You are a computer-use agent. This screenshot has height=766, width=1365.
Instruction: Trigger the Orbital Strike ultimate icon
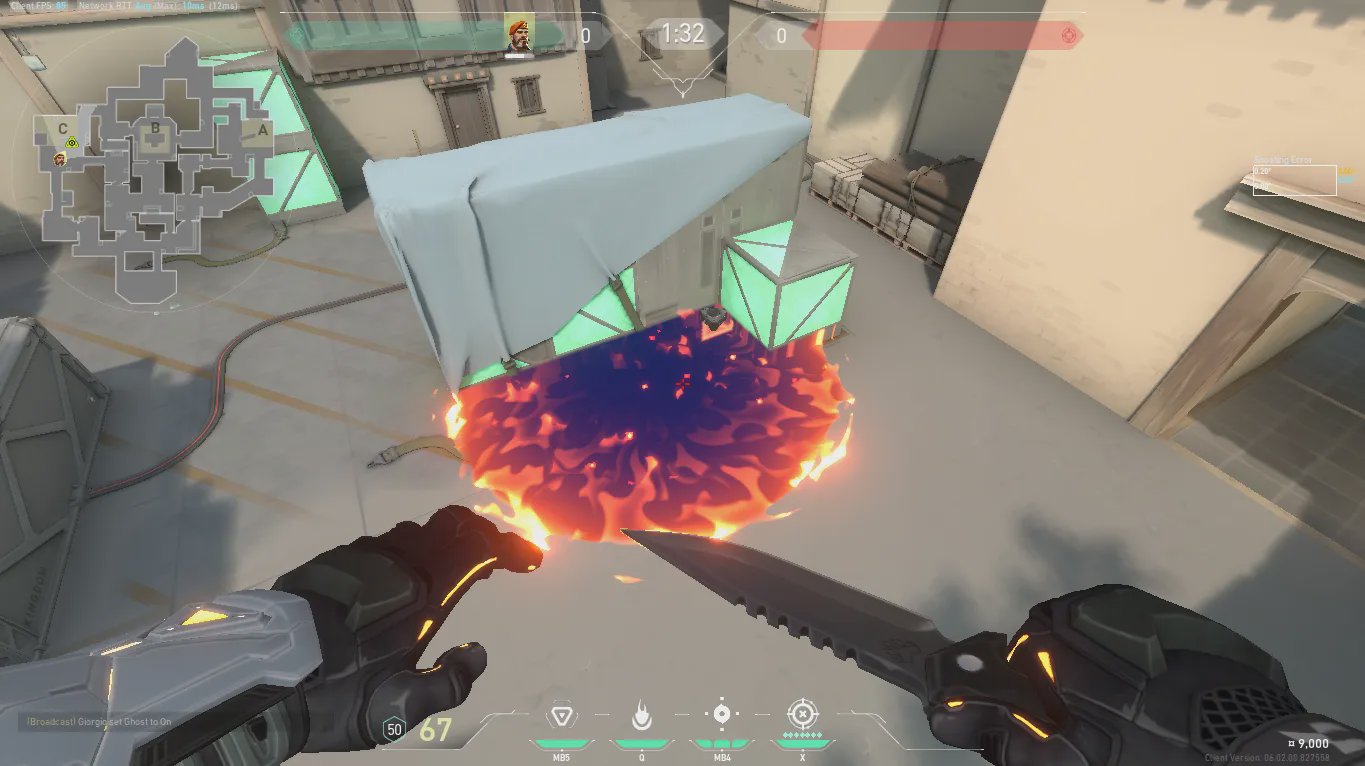802,714
